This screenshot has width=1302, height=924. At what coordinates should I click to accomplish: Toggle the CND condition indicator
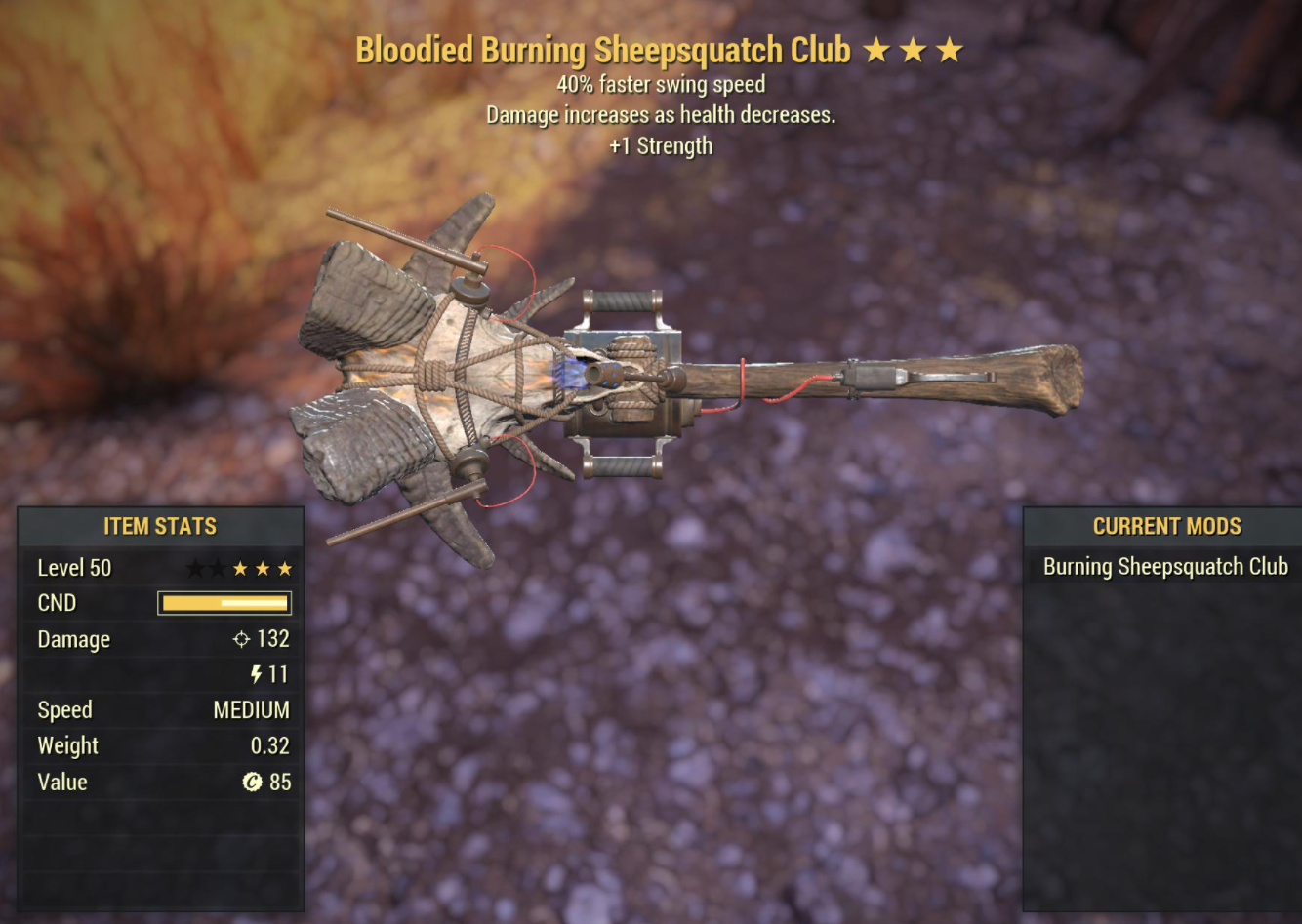224,602
